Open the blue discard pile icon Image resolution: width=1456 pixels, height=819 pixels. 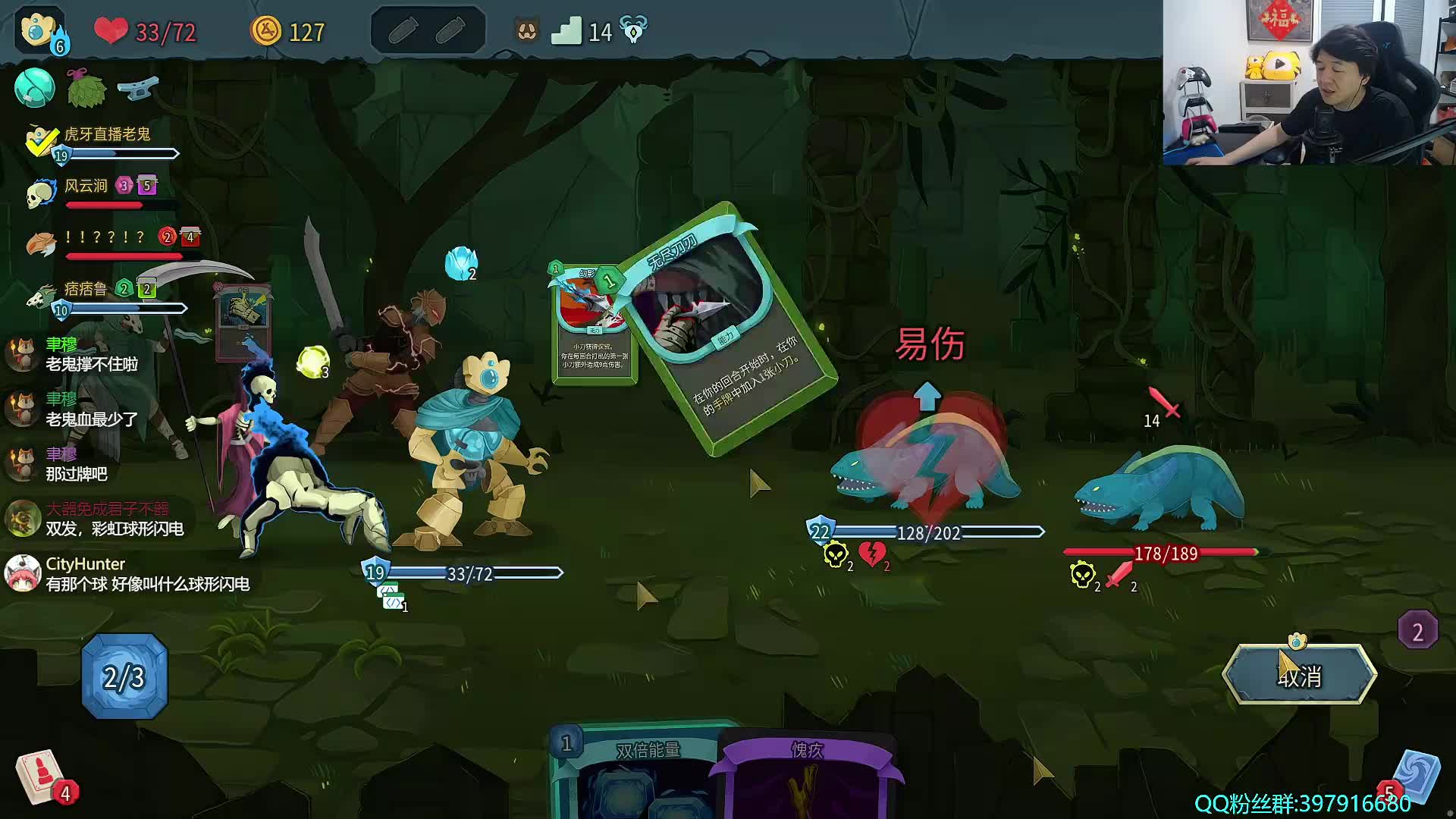1415,777
